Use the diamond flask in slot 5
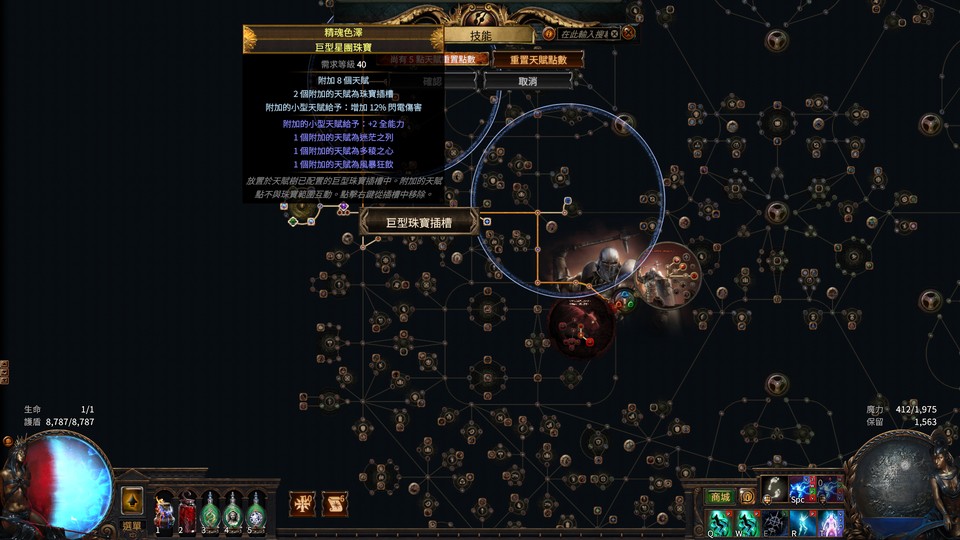 [x=256, y=509]
